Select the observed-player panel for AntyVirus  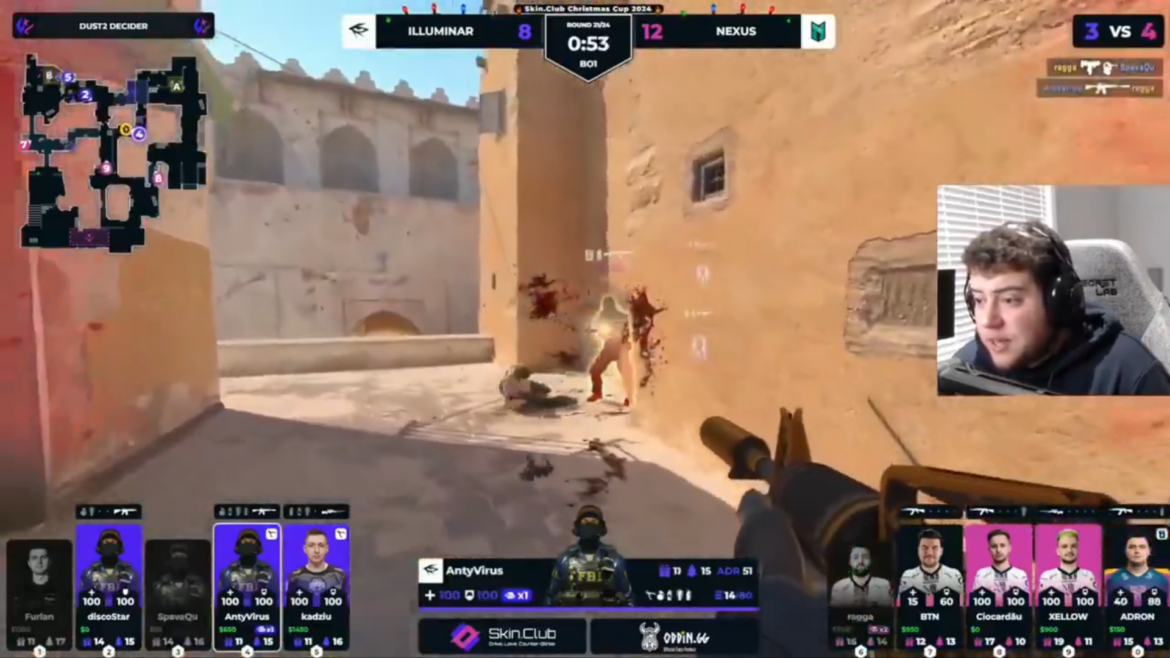(587, 580)
